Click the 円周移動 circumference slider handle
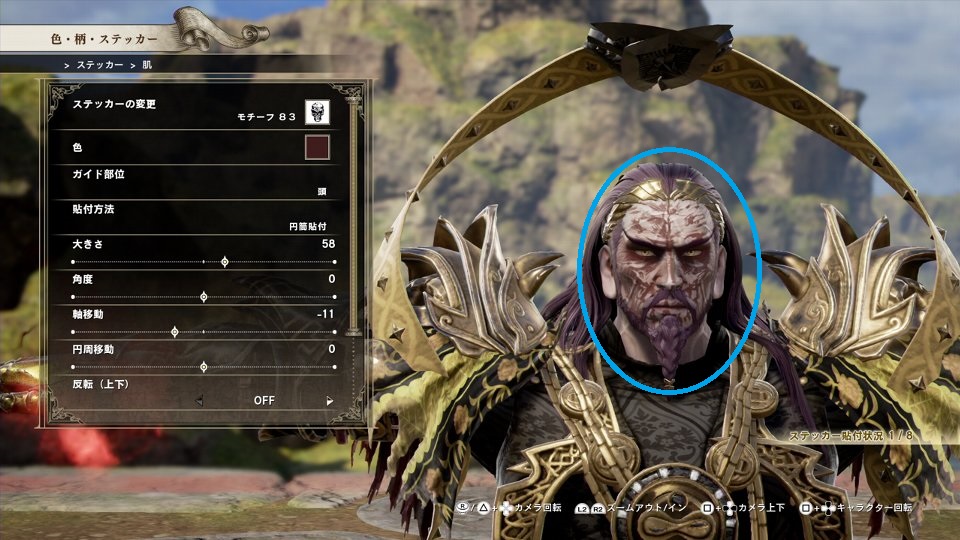This screenshot has height=540, width=960. click(204, 367)
